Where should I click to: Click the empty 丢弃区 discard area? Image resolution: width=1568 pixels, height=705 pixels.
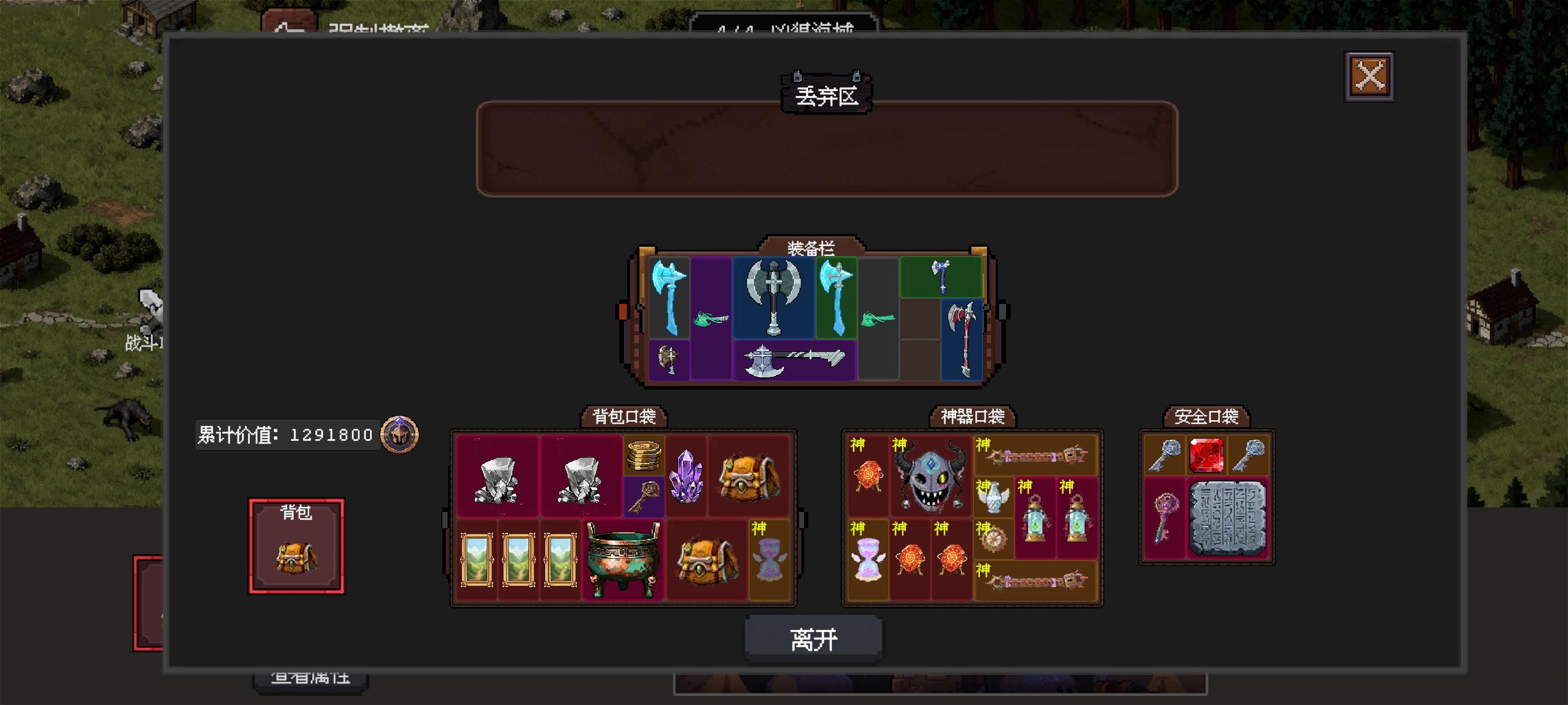(828, 149)
